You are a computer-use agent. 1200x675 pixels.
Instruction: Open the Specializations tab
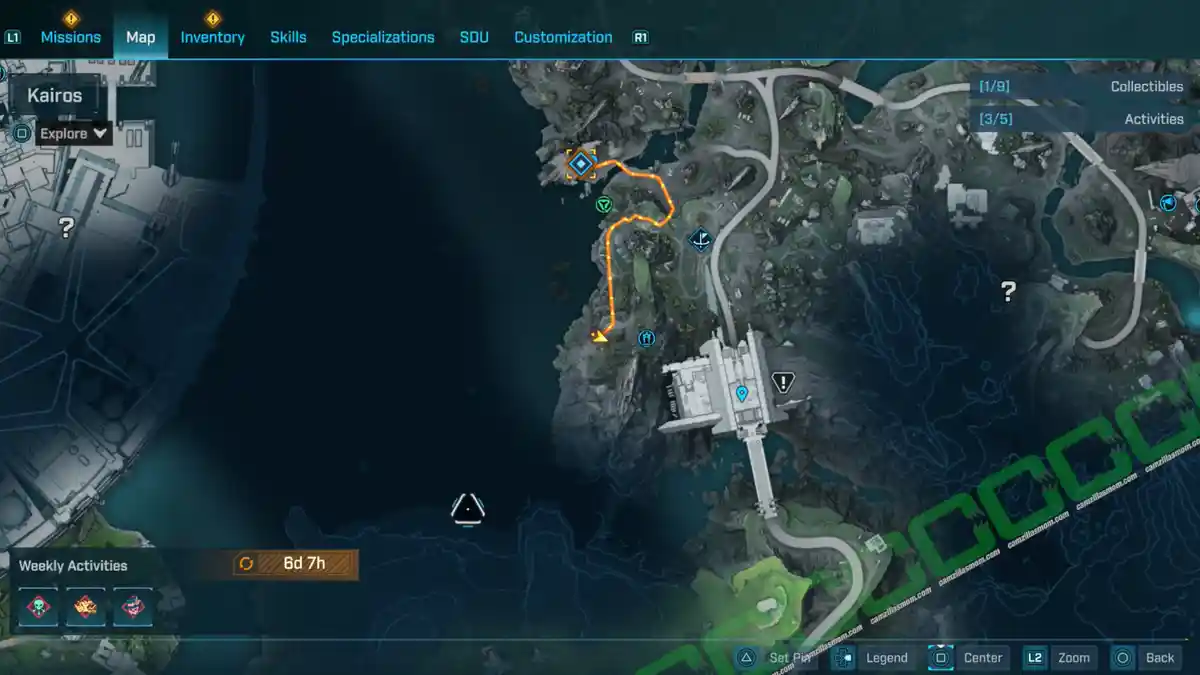[x=383, y=37]
